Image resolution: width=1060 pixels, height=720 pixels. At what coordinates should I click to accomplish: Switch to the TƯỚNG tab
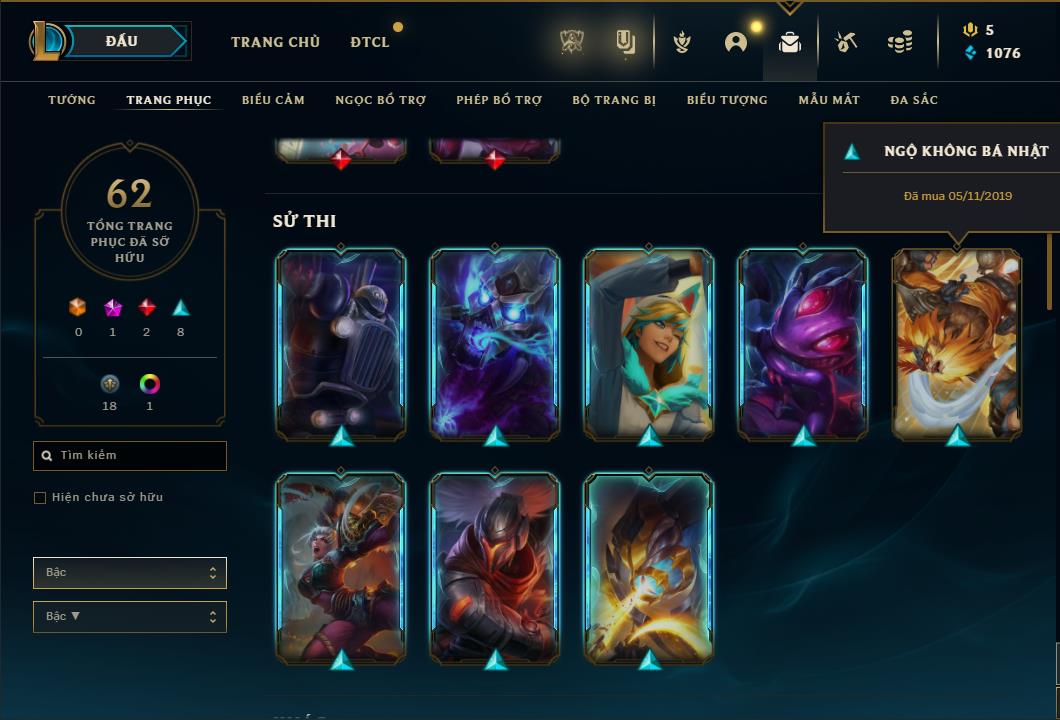(72, 100)
